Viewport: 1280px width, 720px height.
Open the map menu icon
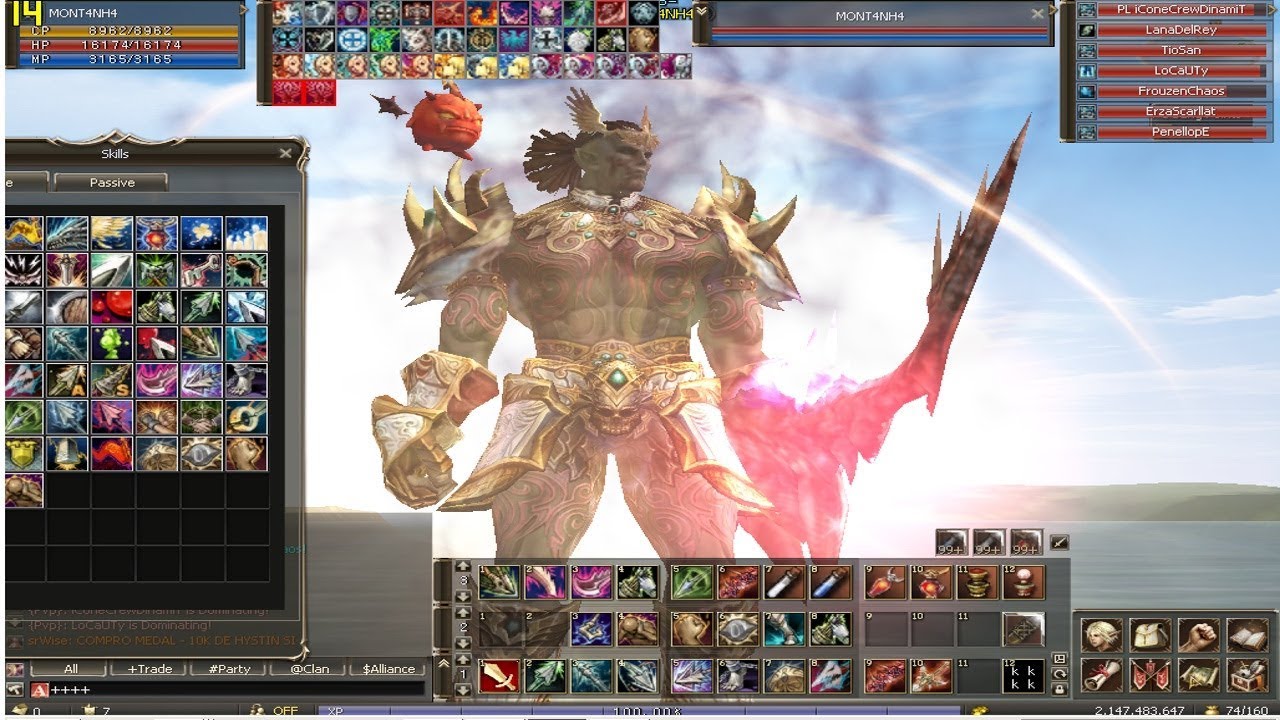(x=1197, y=675)
